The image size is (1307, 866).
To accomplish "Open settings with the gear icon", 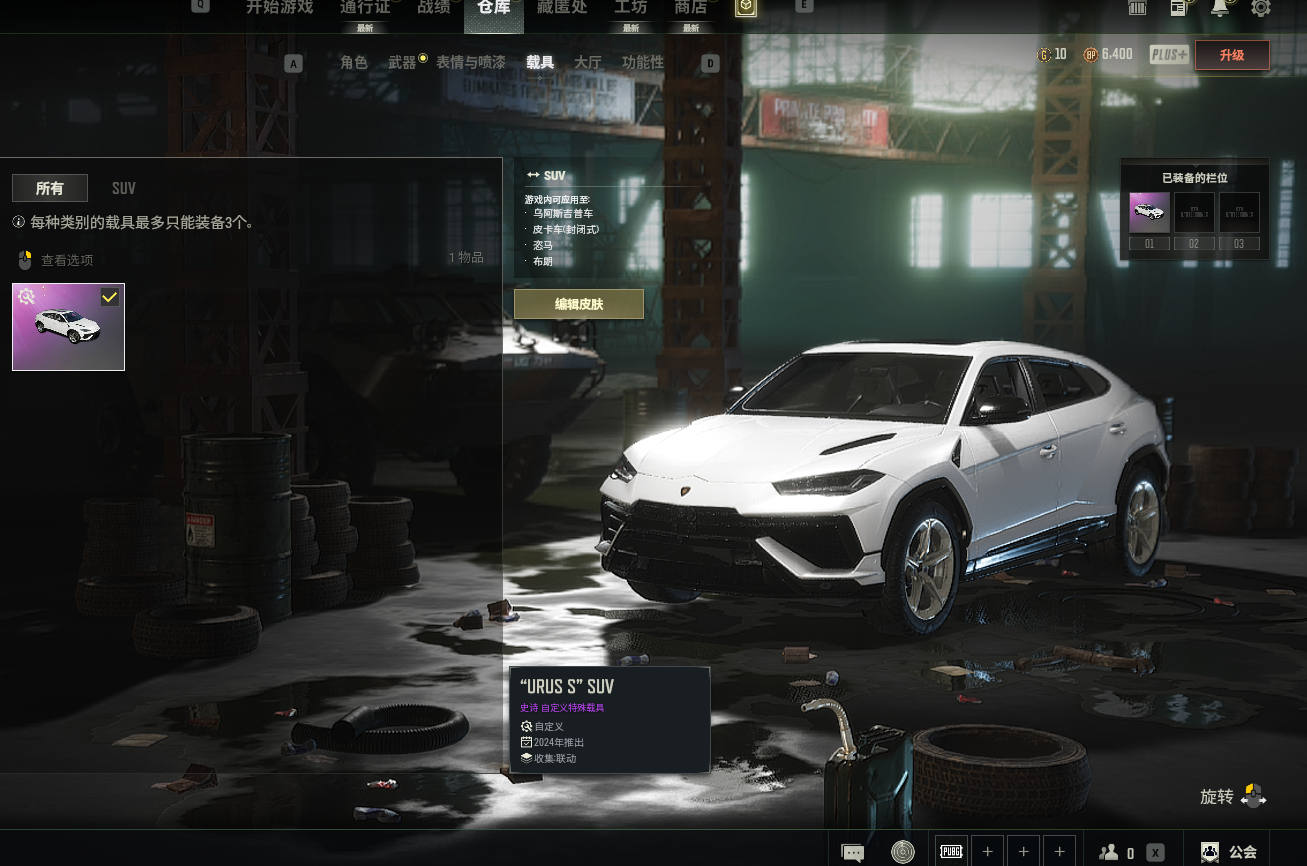I will (x=1261, y=8).
